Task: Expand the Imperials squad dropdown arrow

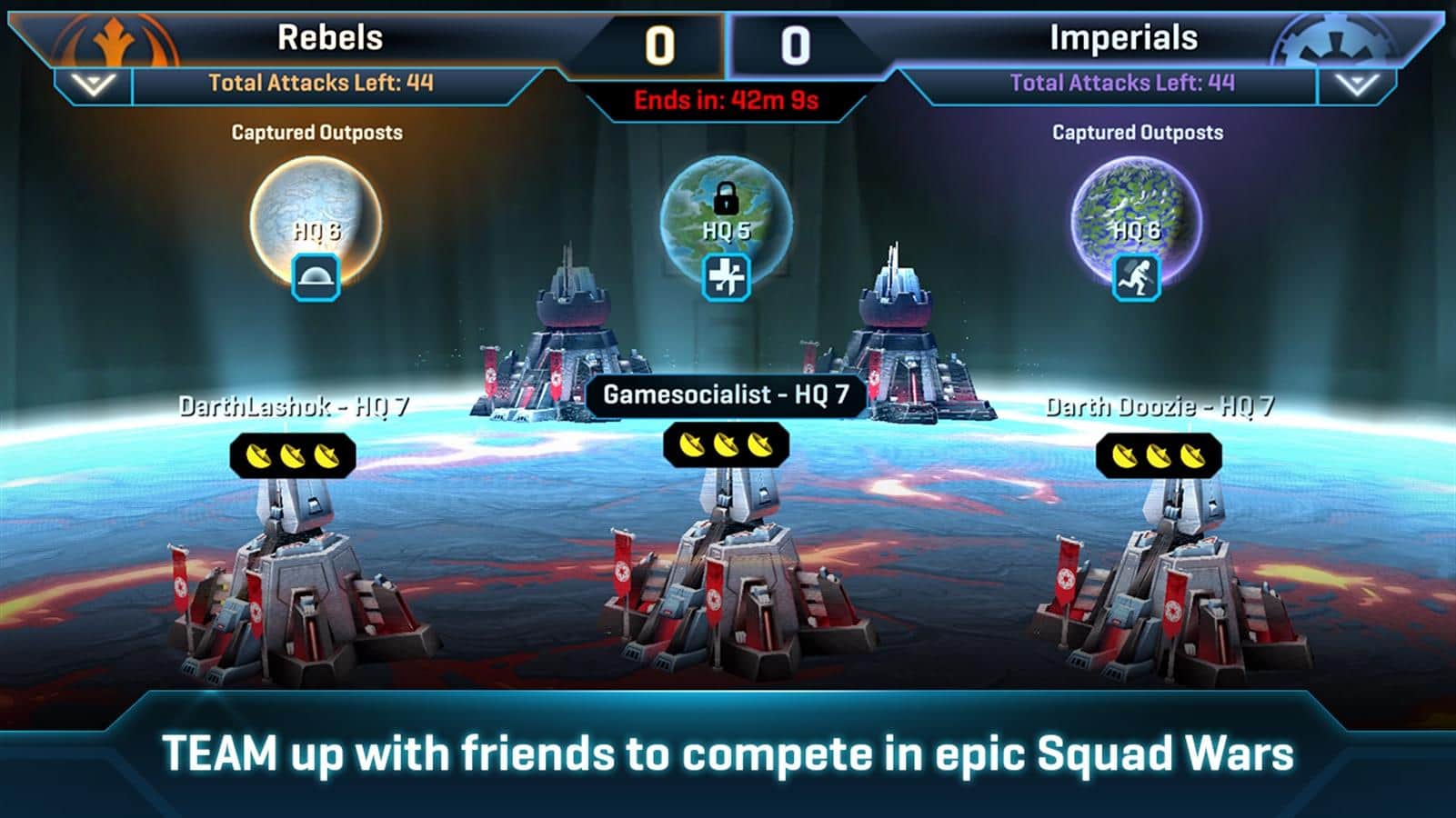Action: pyautogui.click(x=1356, y=85)
